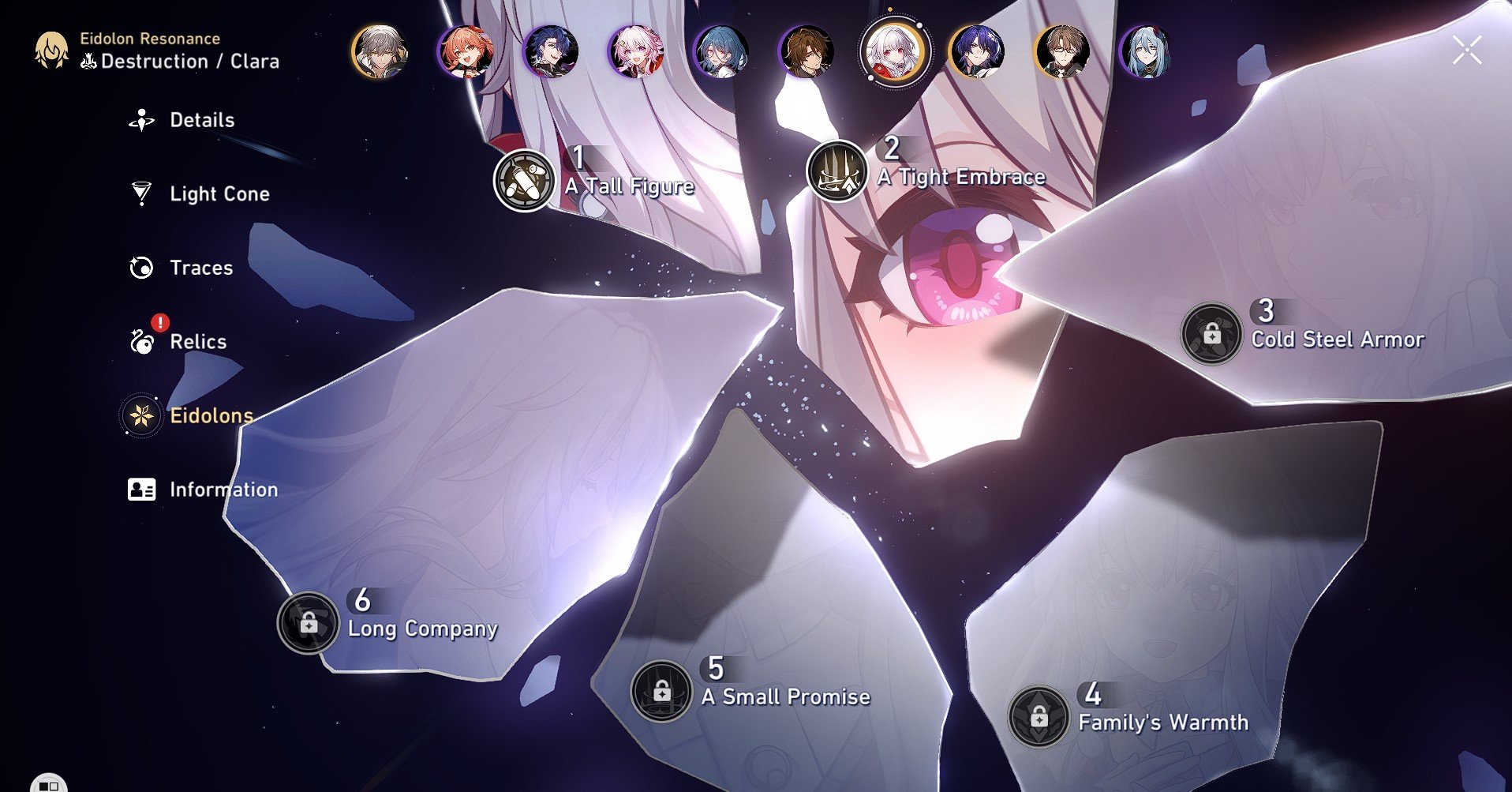Open locked Eidolon 4 Family's Warmth
The width and height of the screenshot is (1512, 792).
[x=1039, y=717]
